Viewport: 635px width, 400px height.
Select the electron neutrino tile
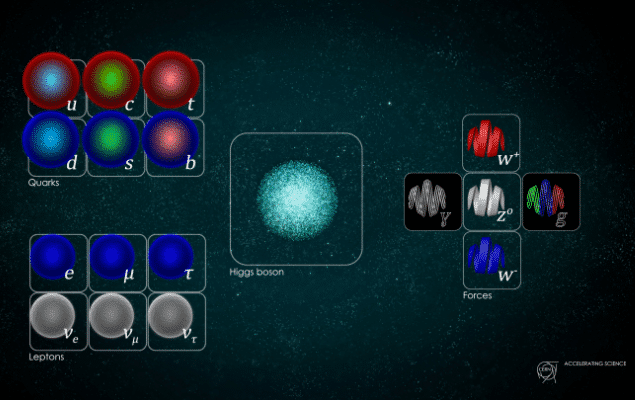click(59, 320)
